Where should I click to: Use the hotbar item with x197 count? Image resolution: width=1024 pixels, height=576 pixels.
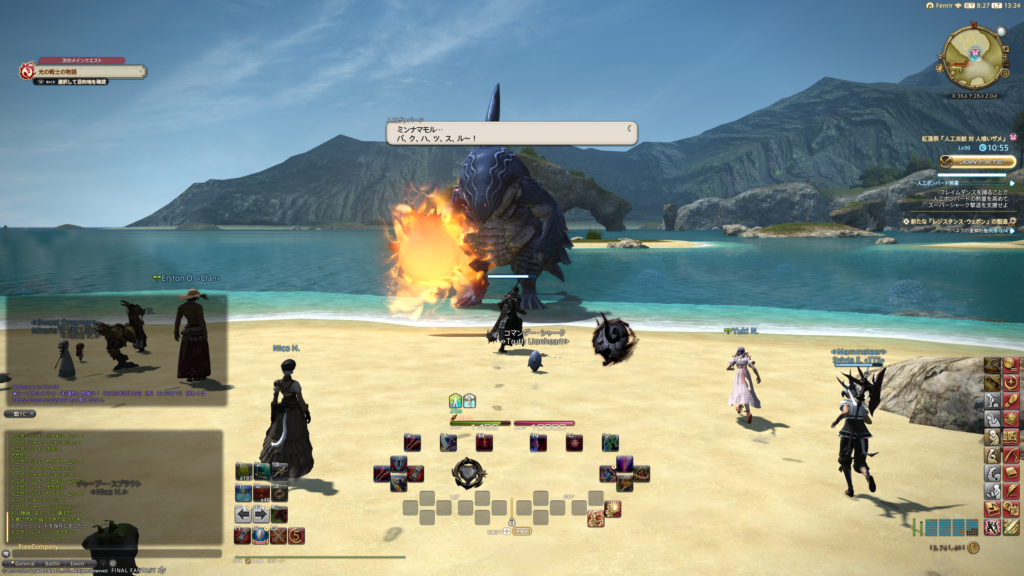pyautogui.click(x=243, y=471)
